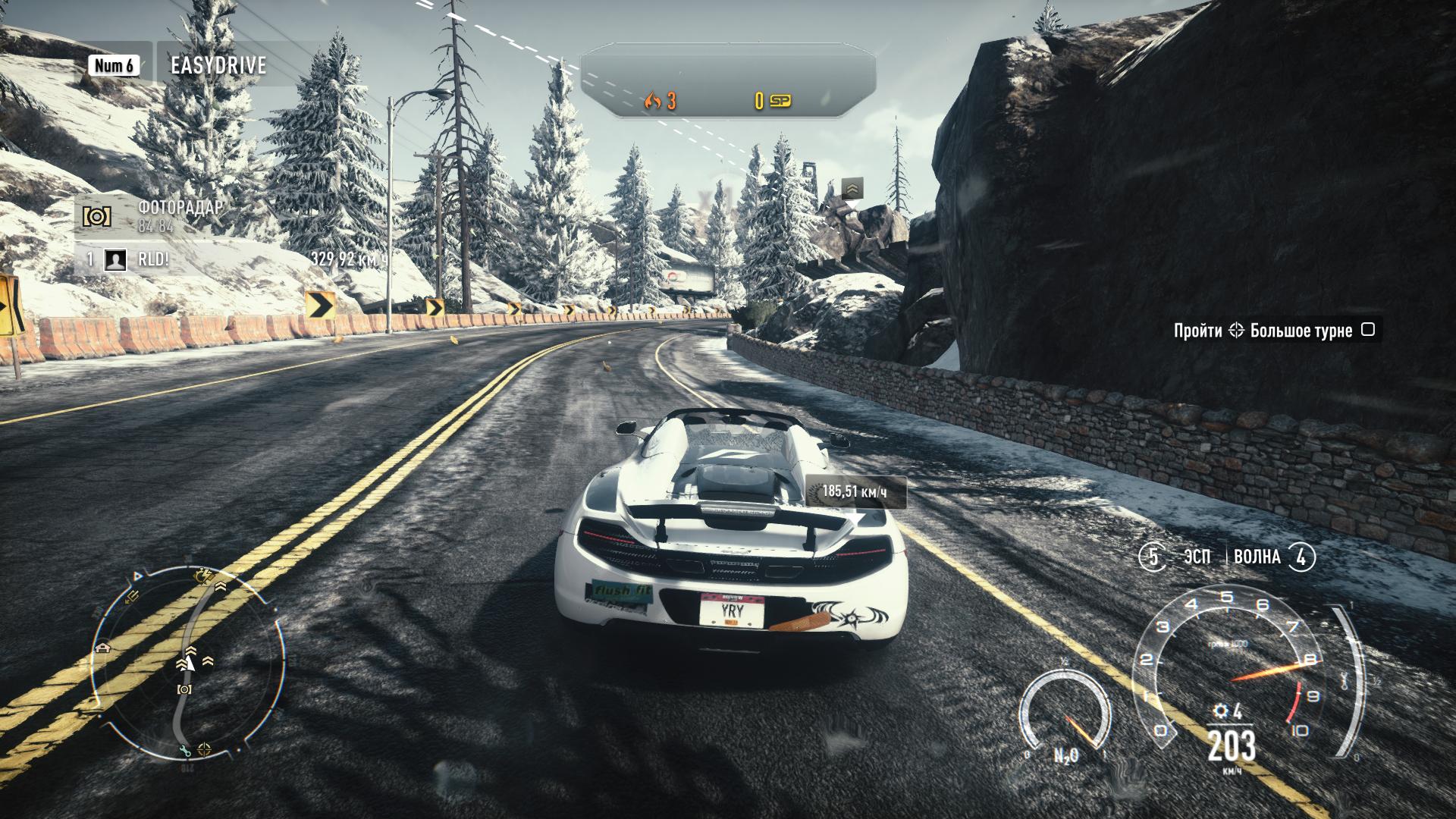Click the 185,51 км/ч speed camera popup
The height and width of the screenshot is (819, 1456).
[x=855, y=492]
